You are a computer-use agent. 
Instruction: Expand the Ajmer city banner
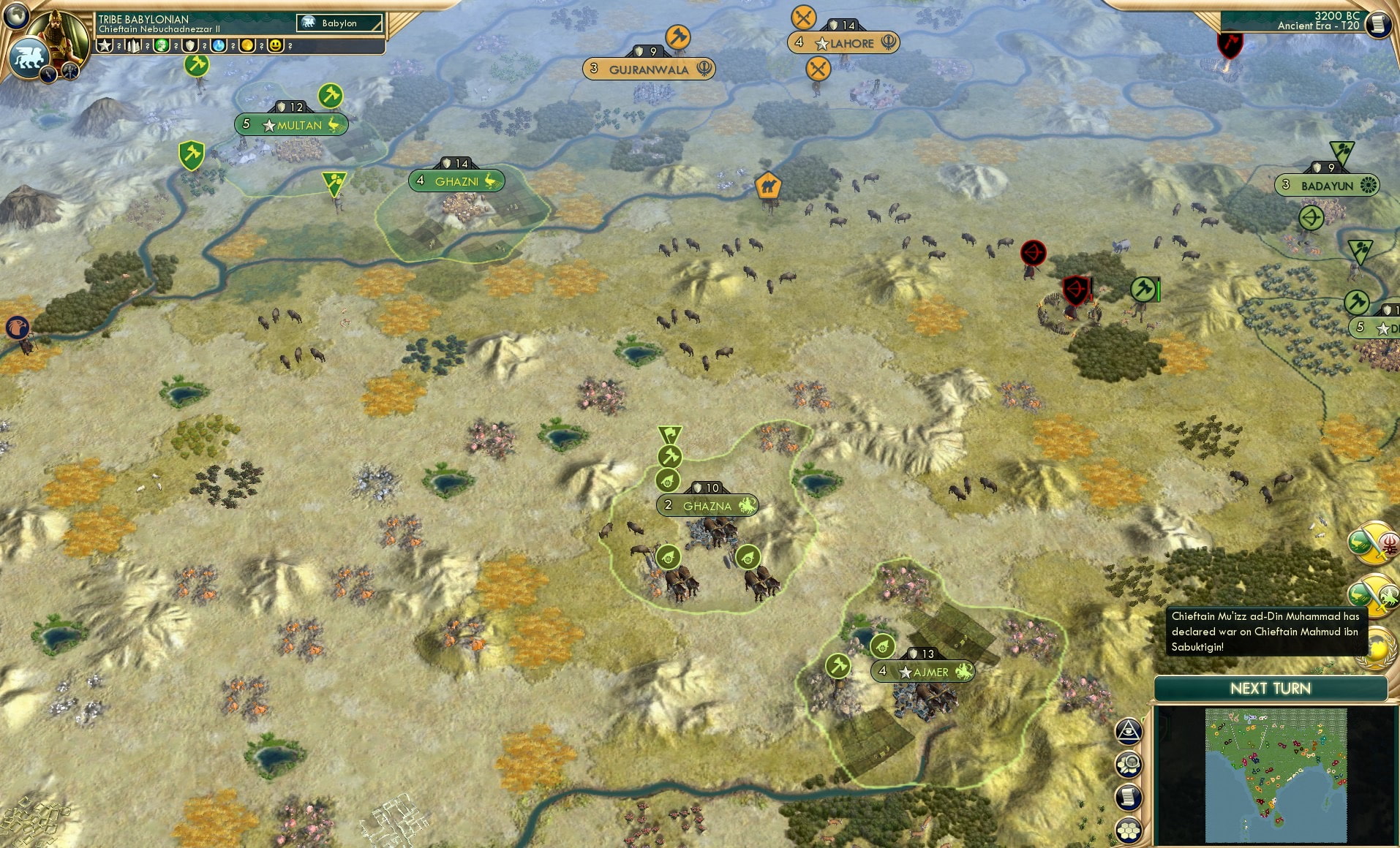(924, 670)
